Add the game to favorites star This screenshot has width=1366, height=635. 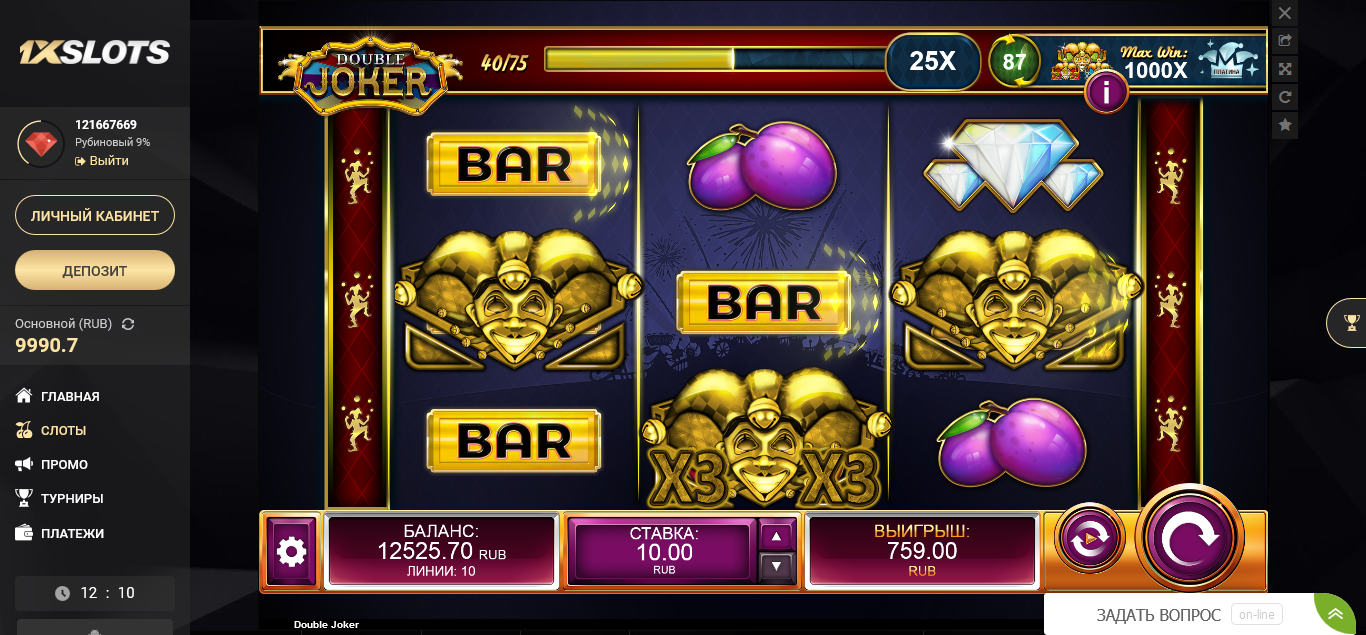1285,125
